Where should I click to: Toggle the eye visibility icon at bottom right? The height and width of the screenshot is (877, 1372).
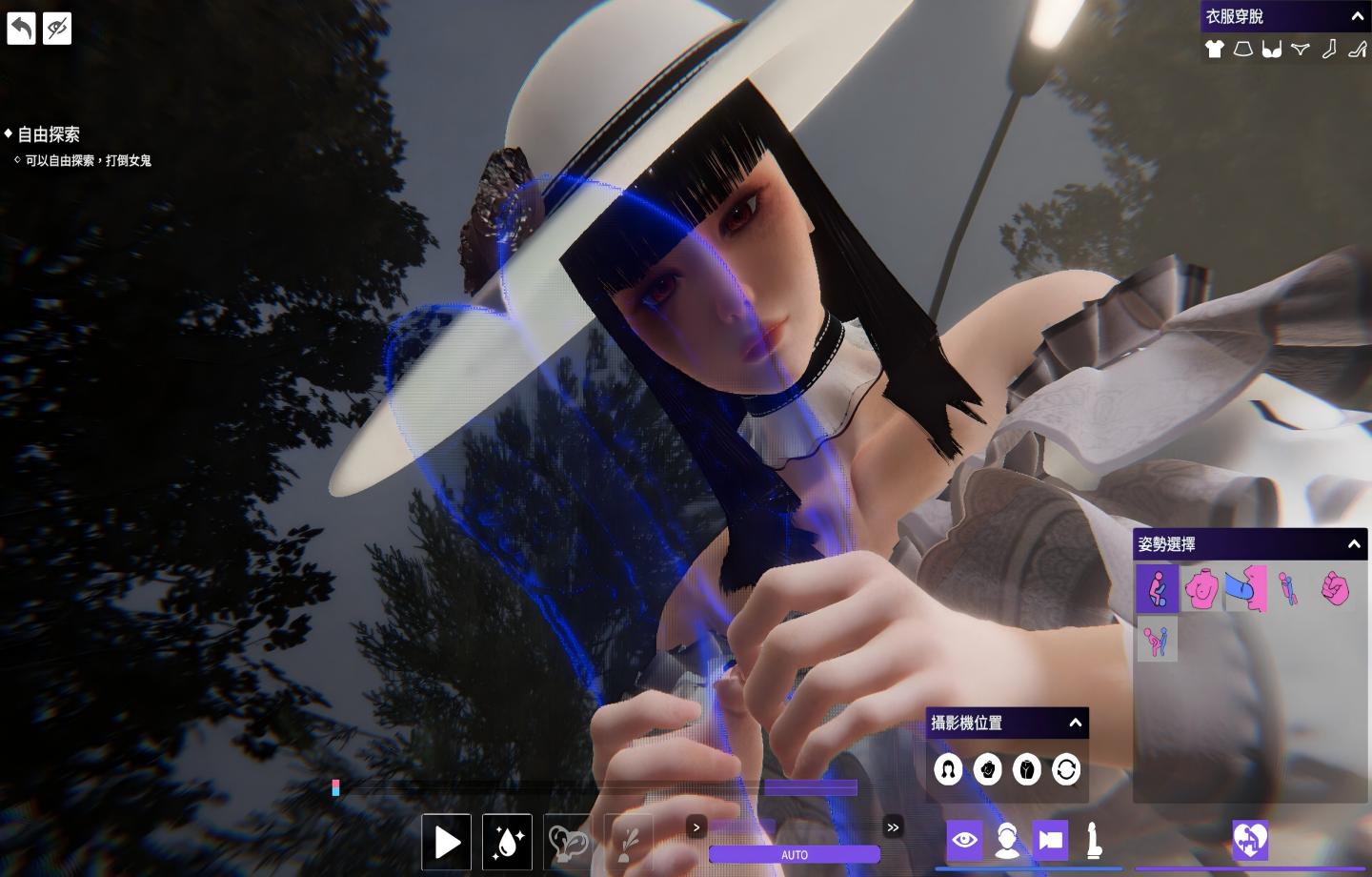964,840
